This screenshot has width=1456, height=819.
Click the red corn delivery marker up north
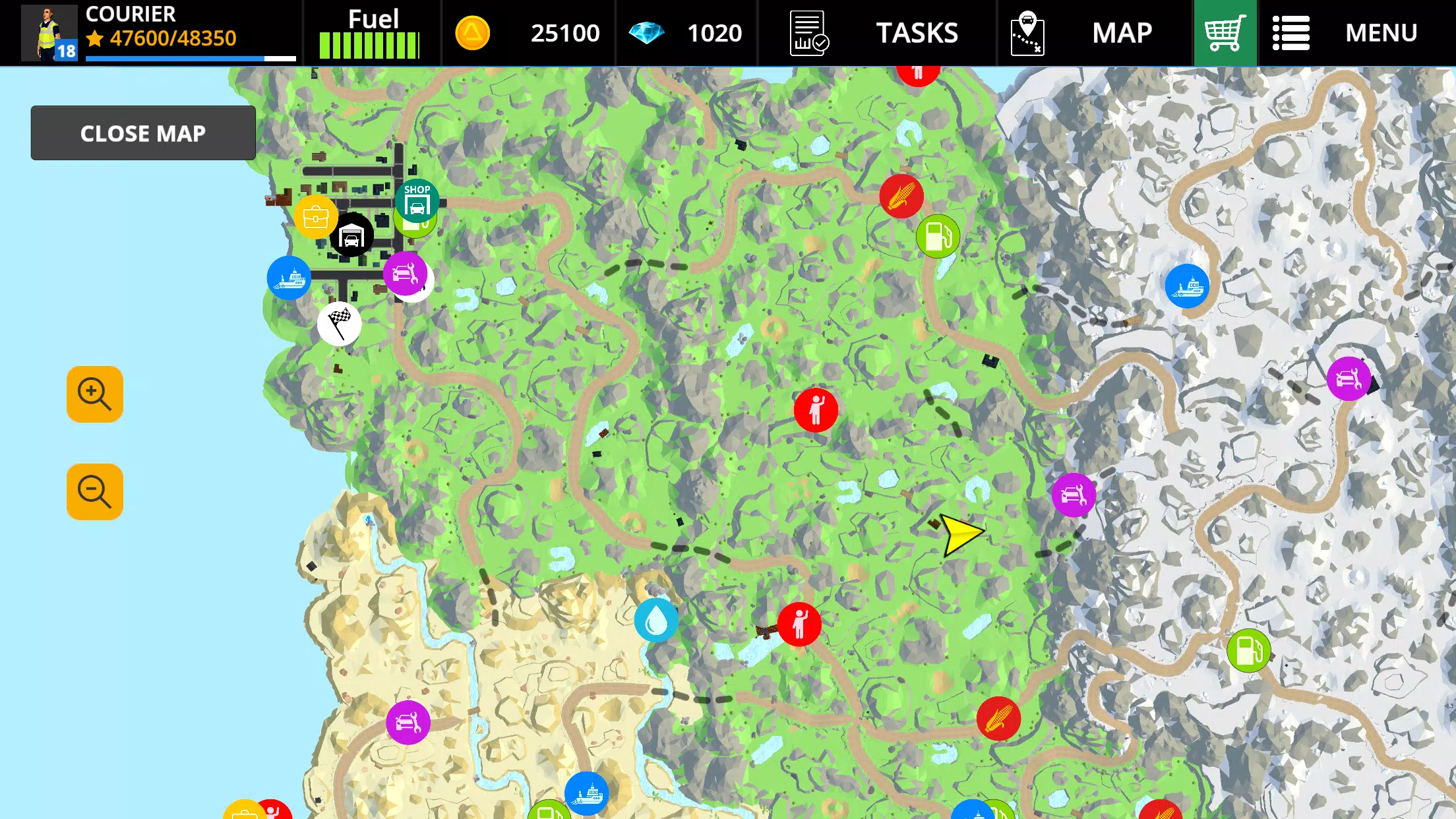click(901, 196)
